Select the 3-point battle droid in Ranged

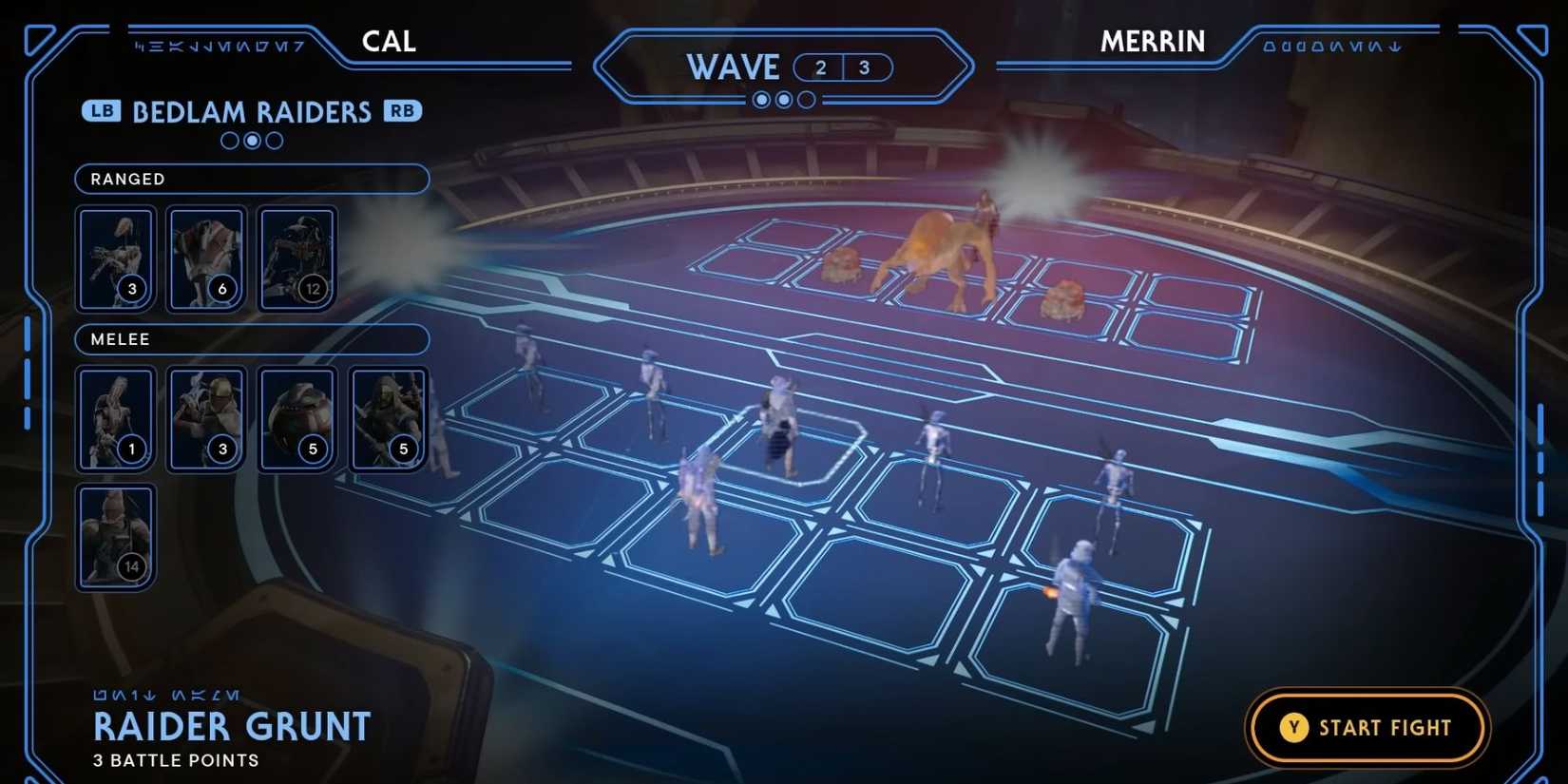coord(114,257)
